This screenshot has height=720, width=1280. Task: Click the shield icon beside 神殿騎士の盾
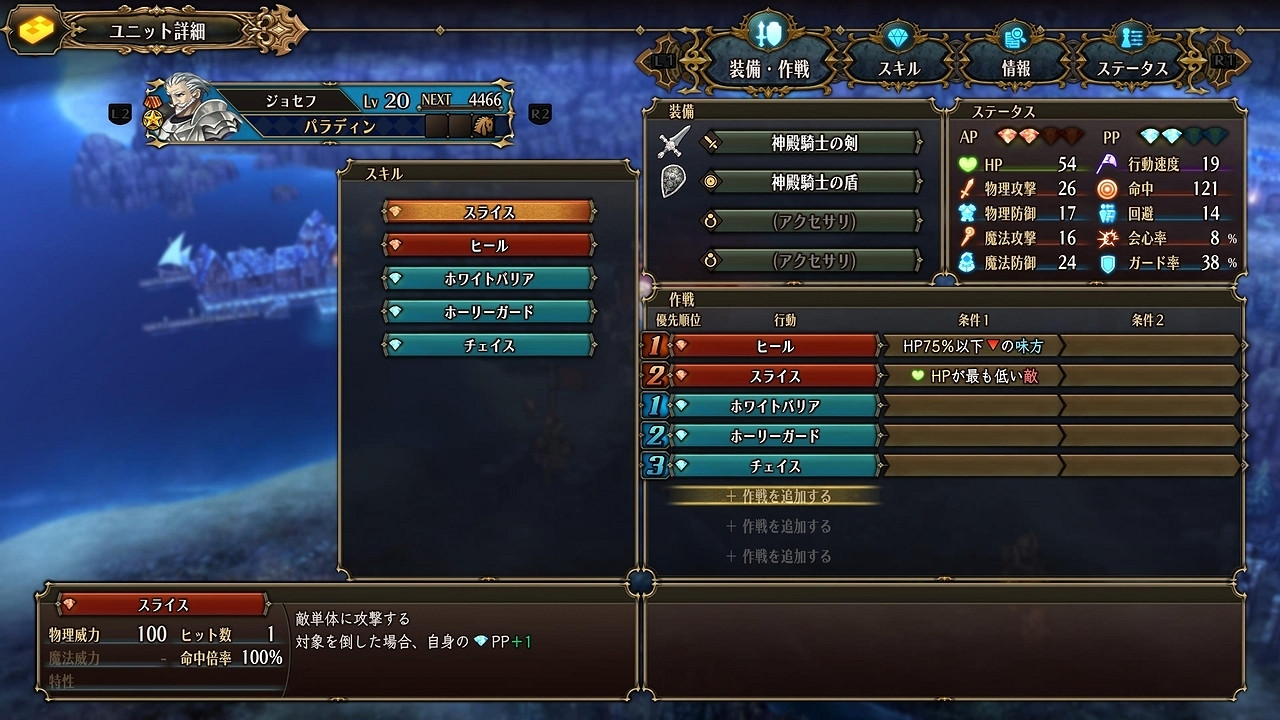[x=675, y=182]
